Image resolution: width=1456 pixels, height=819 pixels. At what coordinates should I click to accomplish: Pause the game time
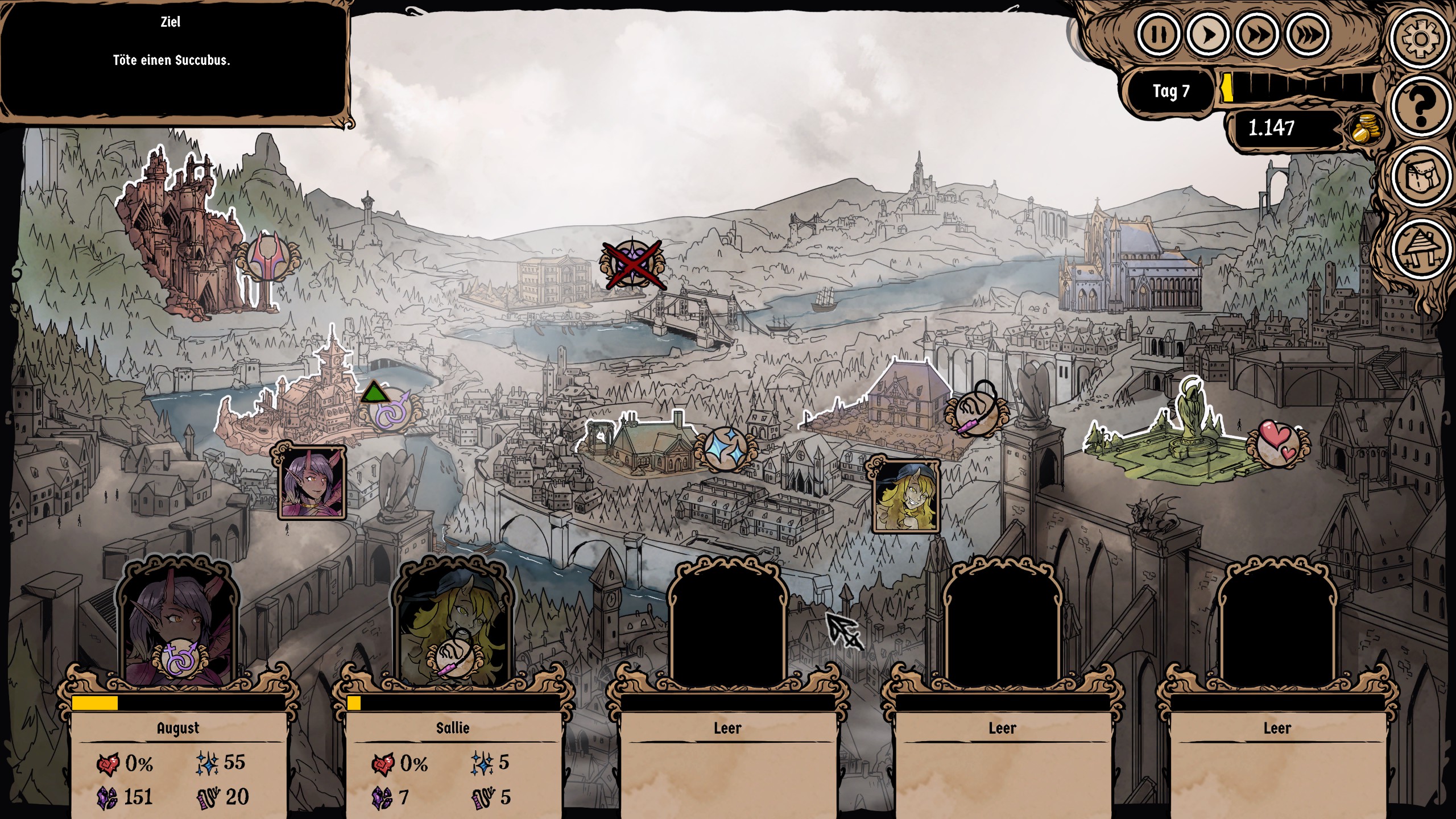coord(1158,35)
